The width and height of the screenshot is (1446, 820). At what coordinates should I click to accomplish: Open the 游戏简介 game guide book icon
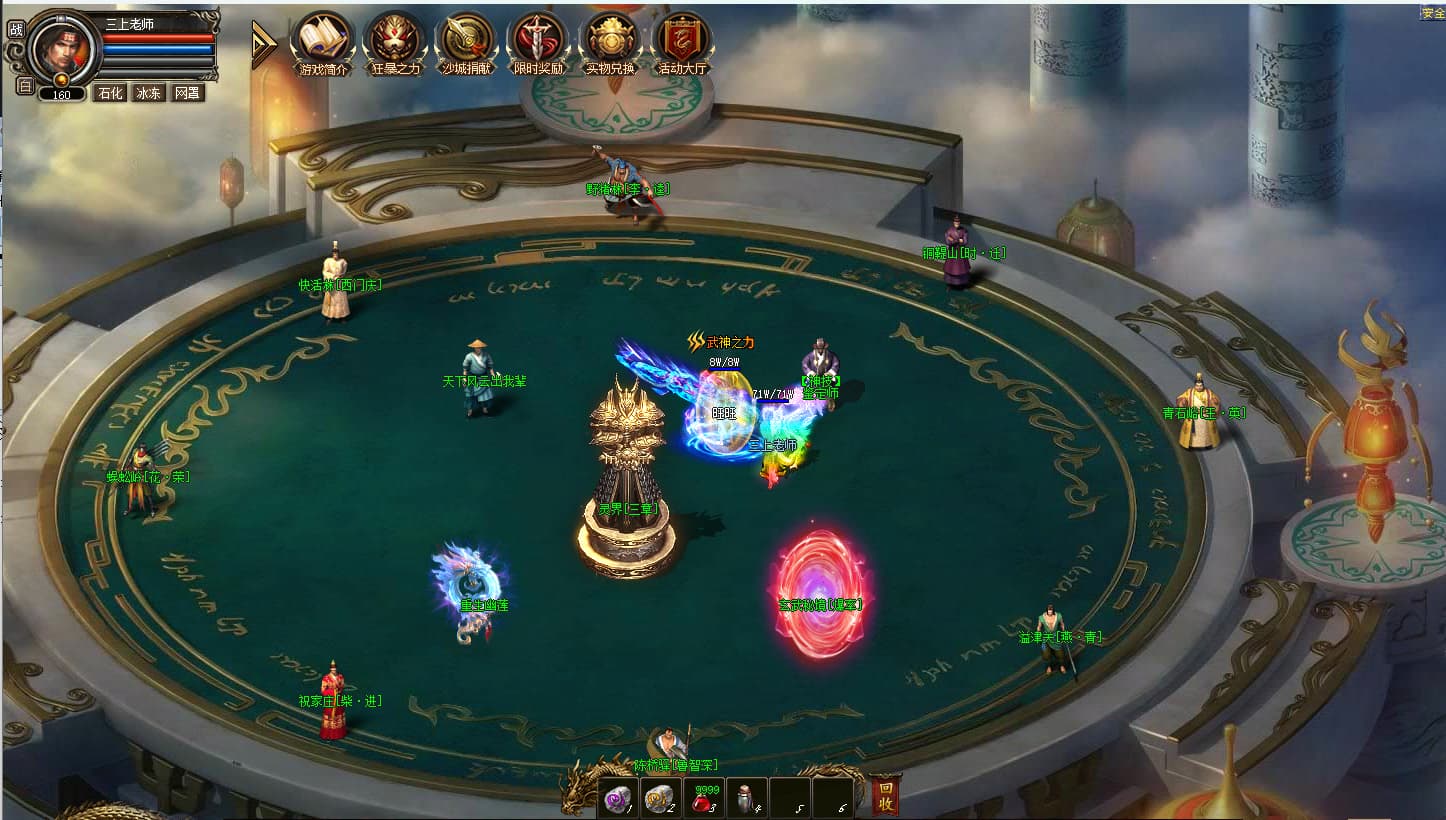coord(324,40)
